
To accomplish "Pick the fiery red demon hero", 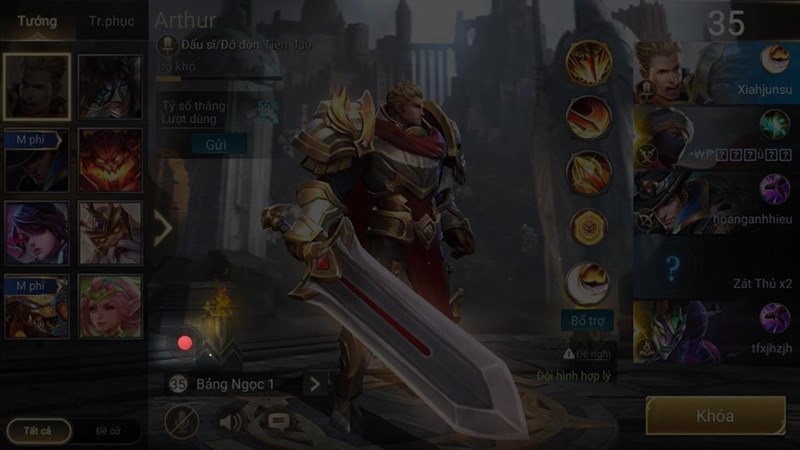I will pyautogui.click(x=110, y=160).
